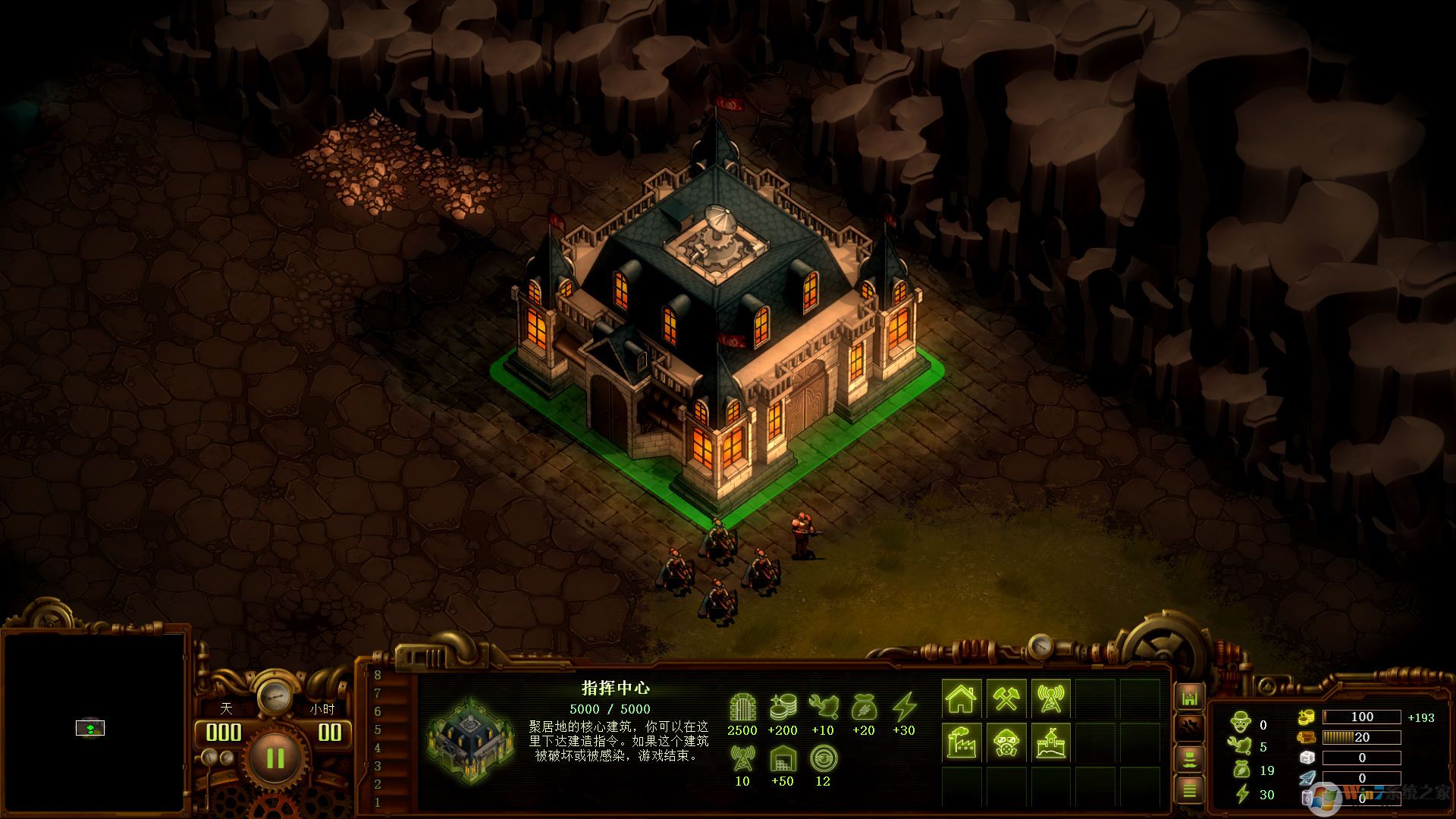This screenshot has width=1456, height=819.
Task: Select control group 1
Action: click(x=378, y=802)
